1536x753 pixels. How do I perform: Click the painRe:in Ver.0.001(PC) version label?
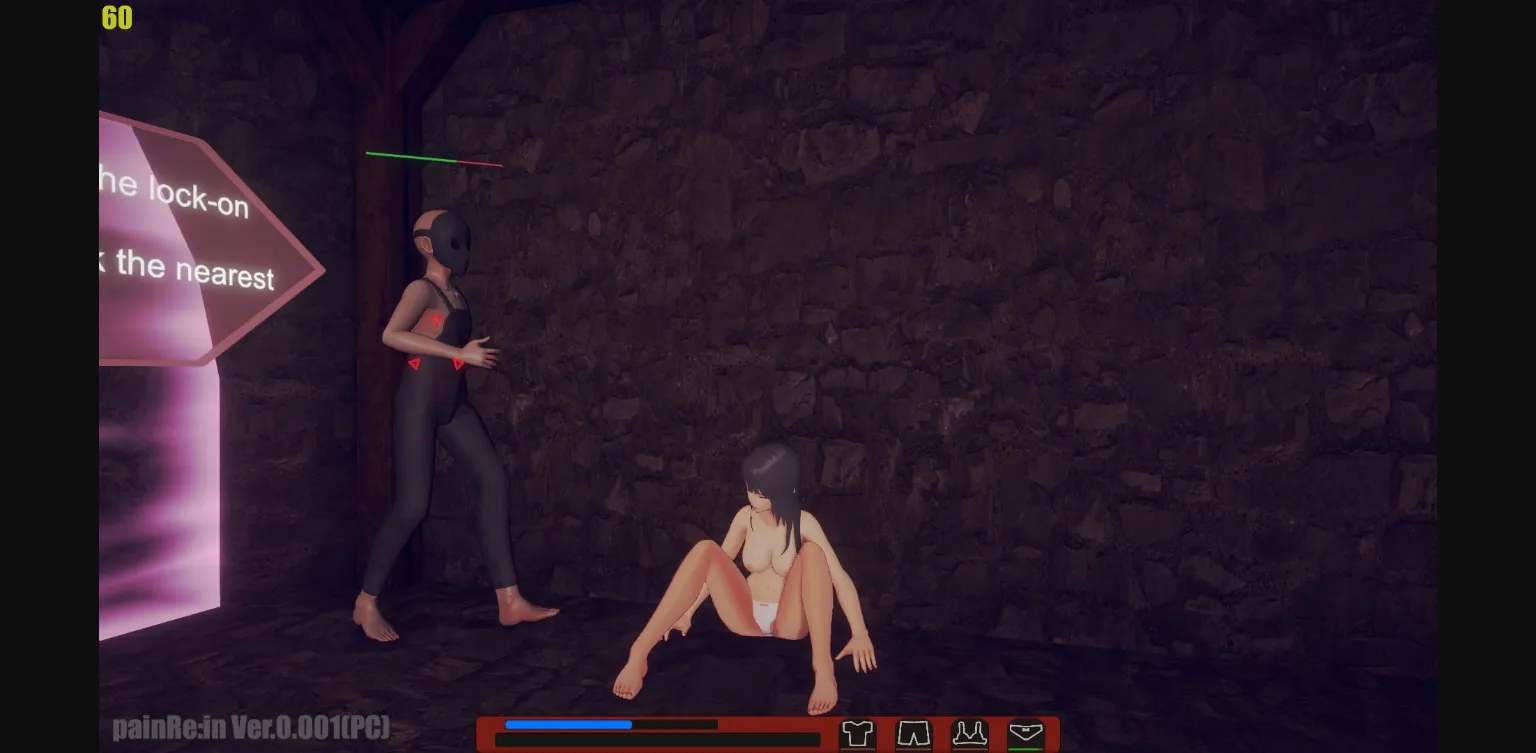click(251, 728)
